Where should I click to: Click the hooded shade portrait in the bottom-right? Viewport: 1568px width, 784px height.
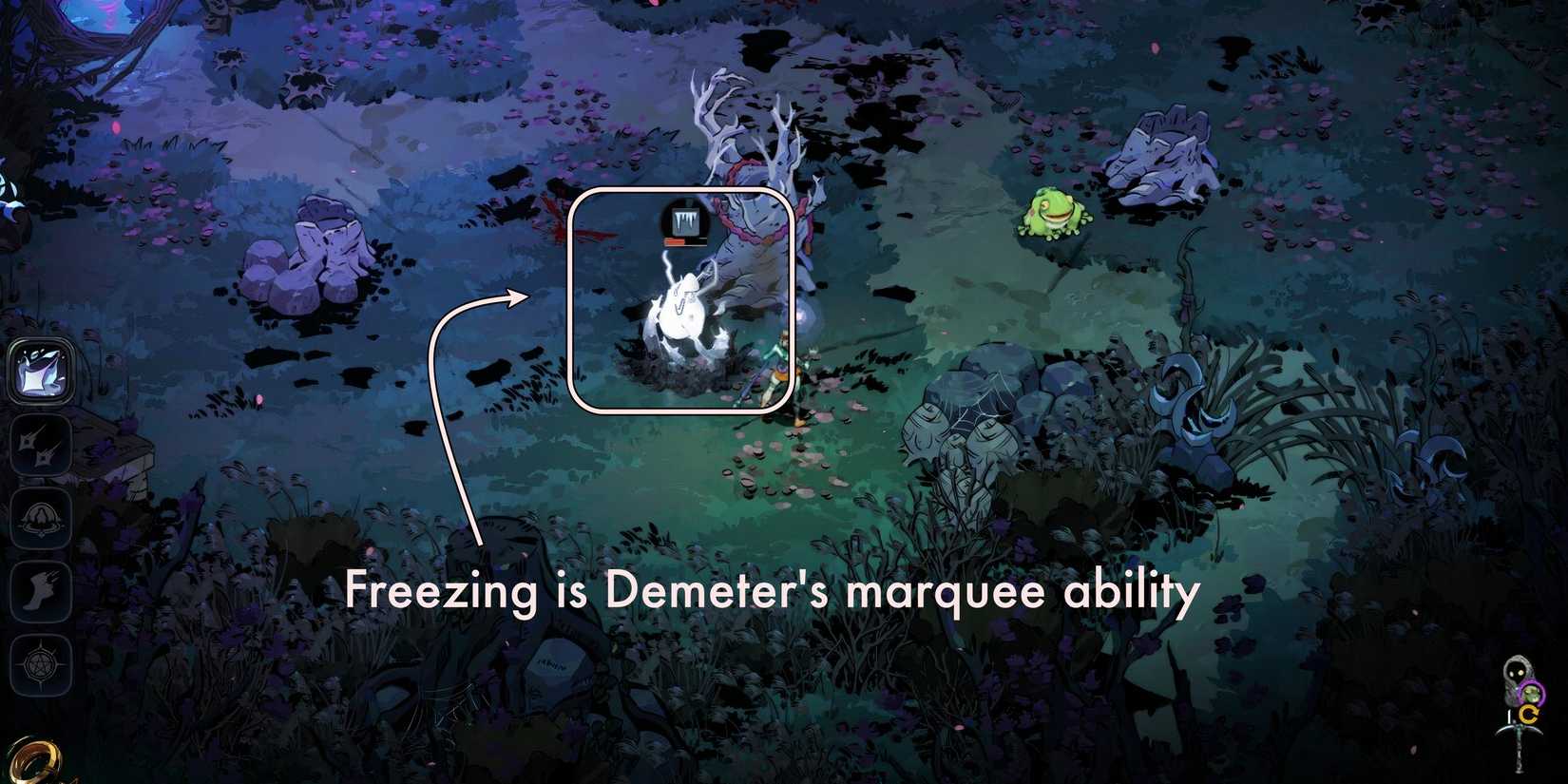click(x=1516, y=670)
